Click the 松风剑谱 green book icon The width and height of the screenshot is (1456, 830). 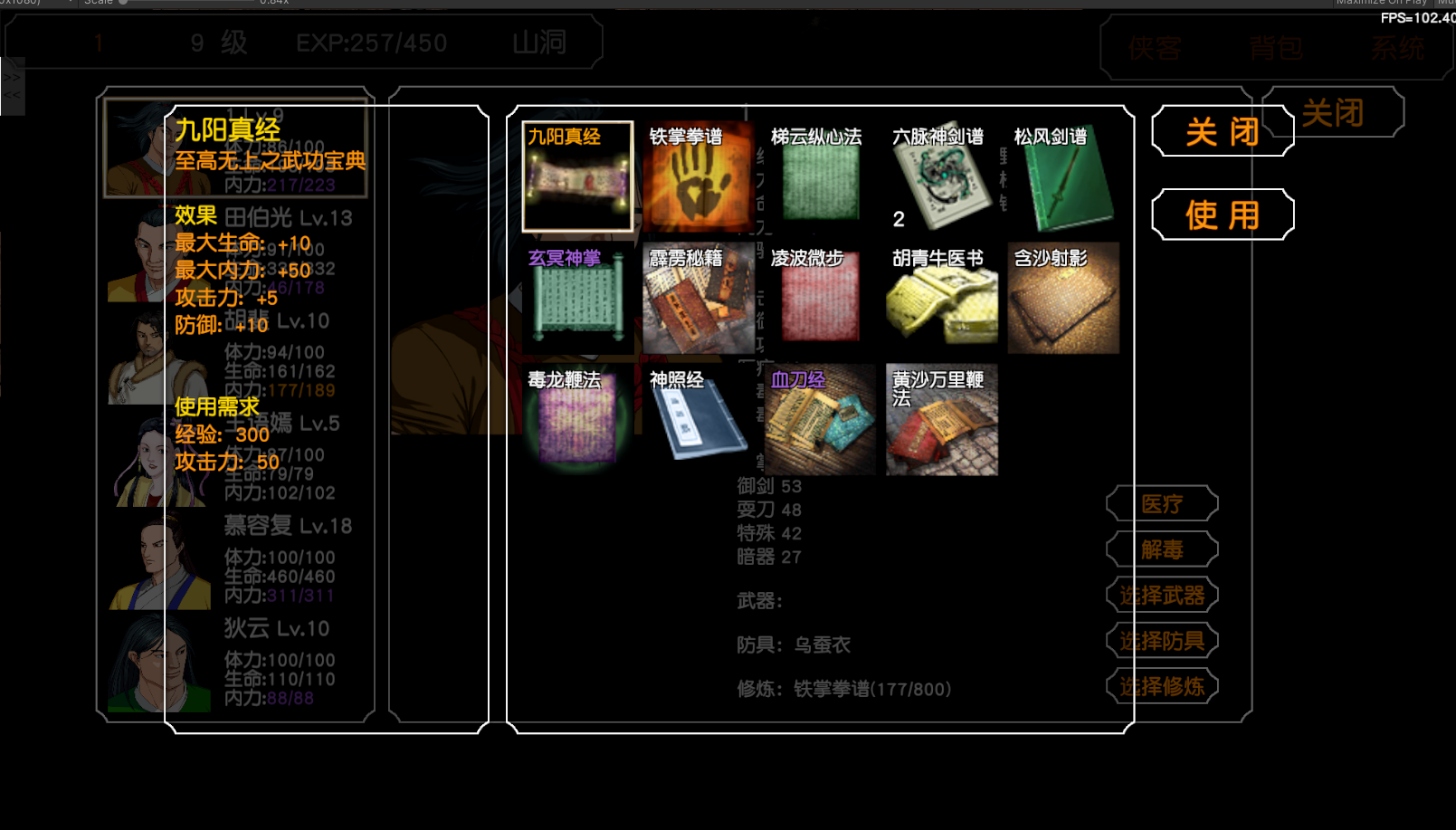1064,178
